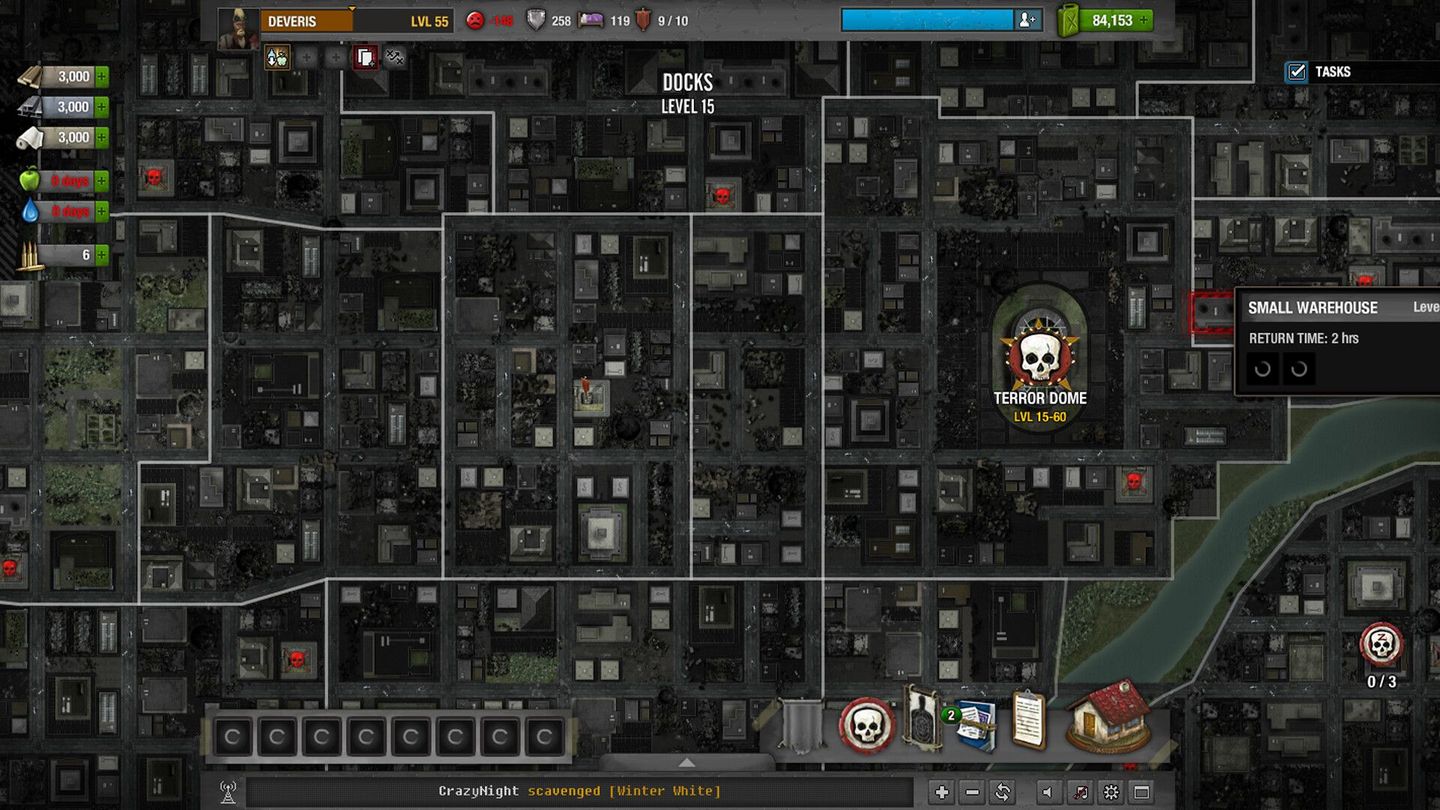
Task: Click the zombie Z counter showing 0/3
Action: coord(1382,646)
